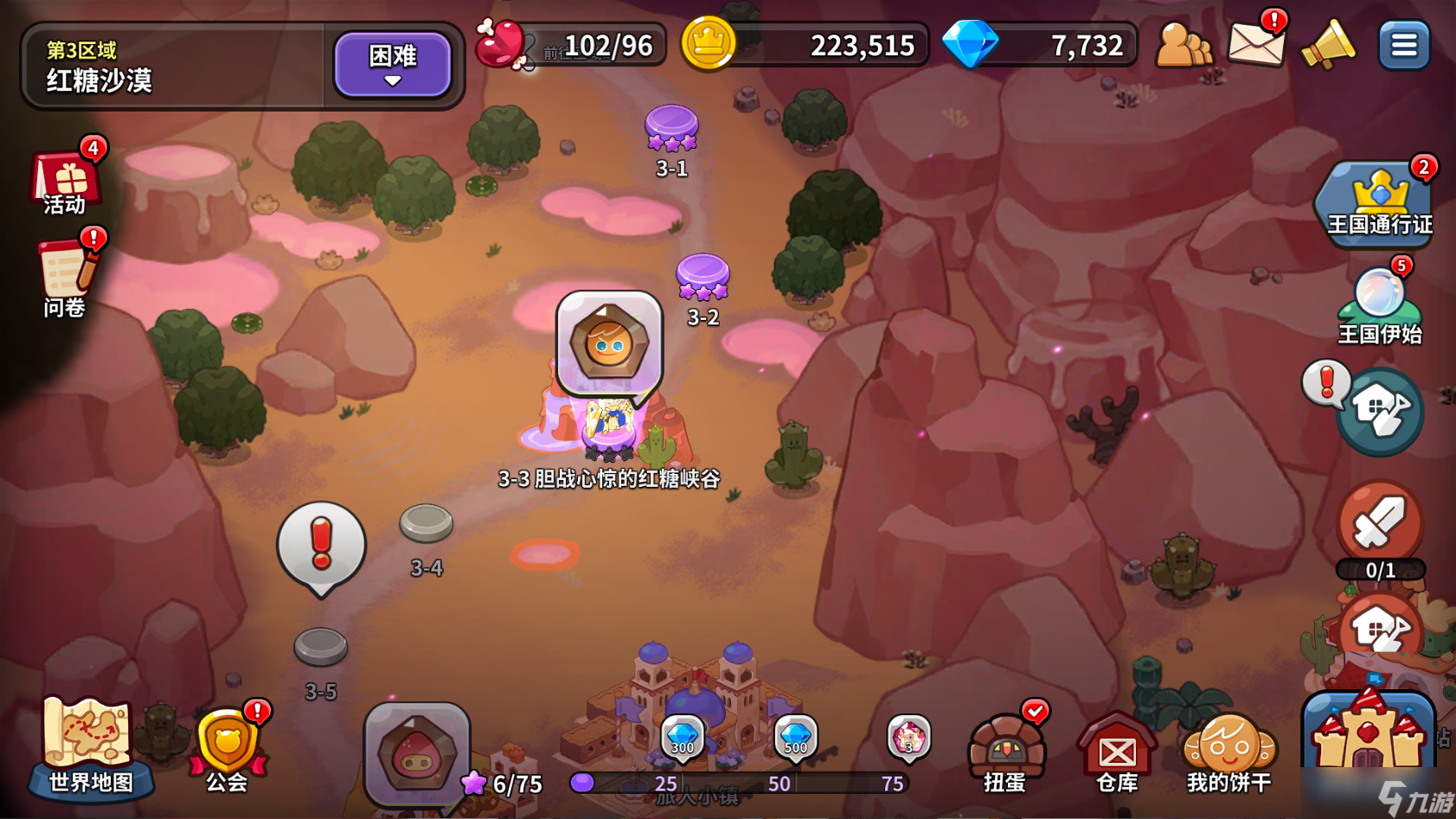Open the 扭蛋 gacha oven

click(1005, 751)
